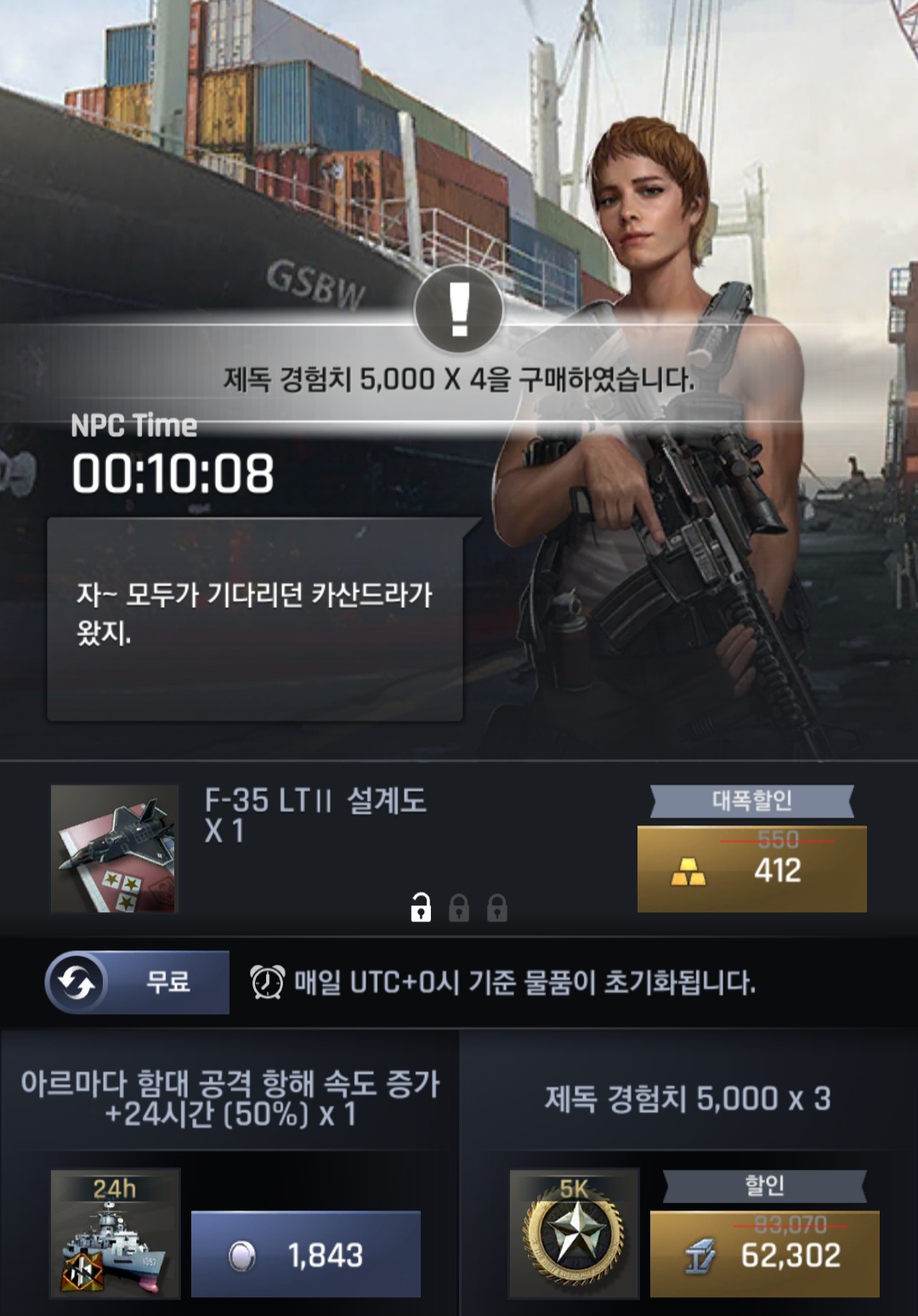Image resolution: width=918 pixels, height=1316 pixels.
Task: Select the F-35 LT II blueprint thumbnail
Action: (115, 848)
